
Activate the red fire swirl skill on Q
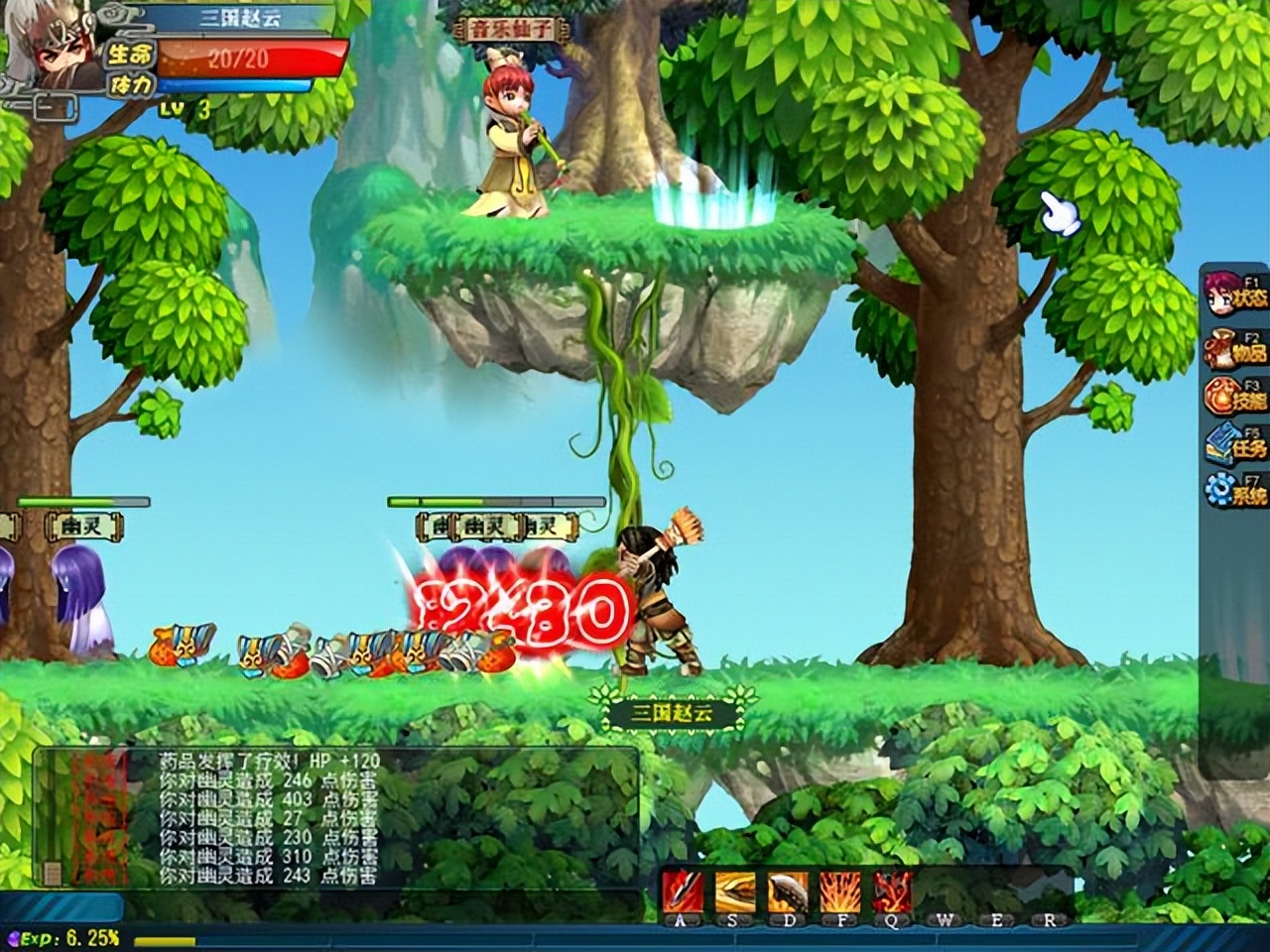click(x=892, y=892)
